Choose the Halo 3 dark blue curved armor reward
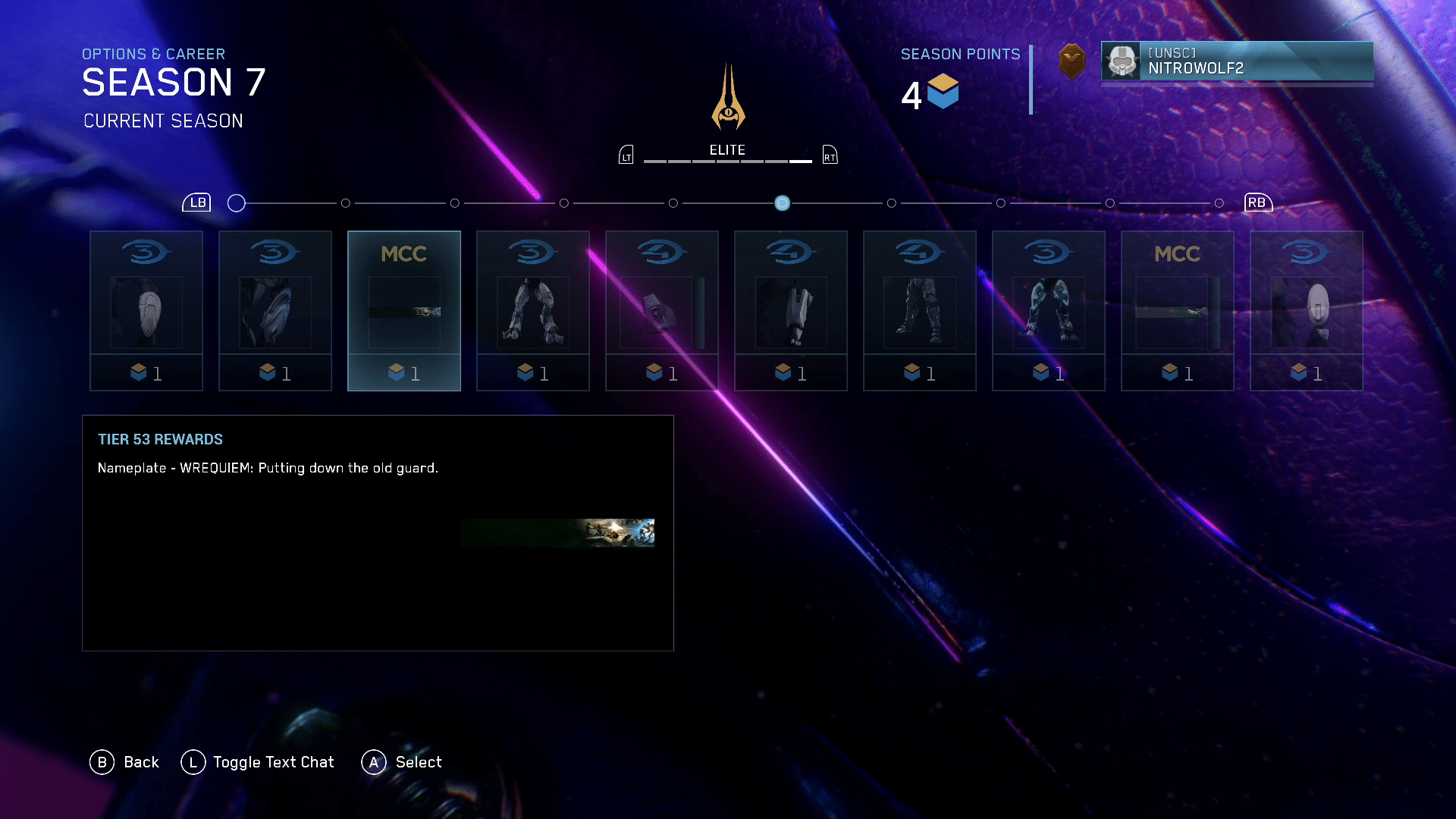This screenshot has height=819, width=1456. [x=275, y=311]
